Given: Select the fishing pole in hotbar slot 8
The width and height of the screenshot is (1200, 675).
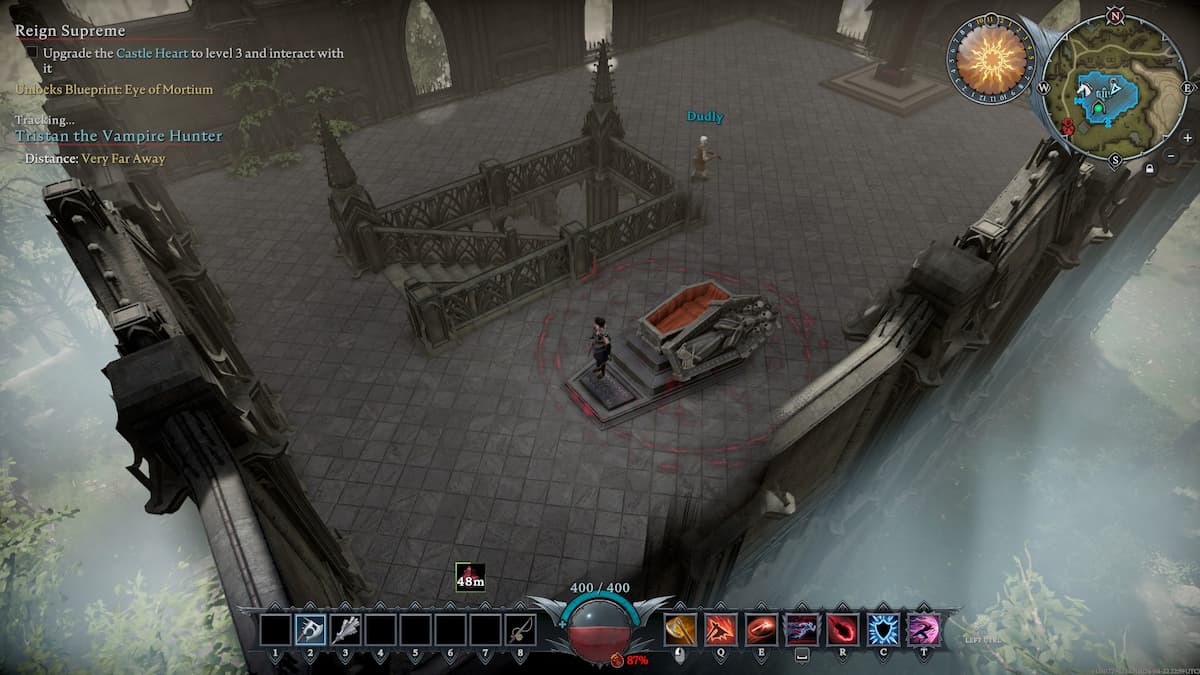Looking at the screenshot, I should click(520, 629).
